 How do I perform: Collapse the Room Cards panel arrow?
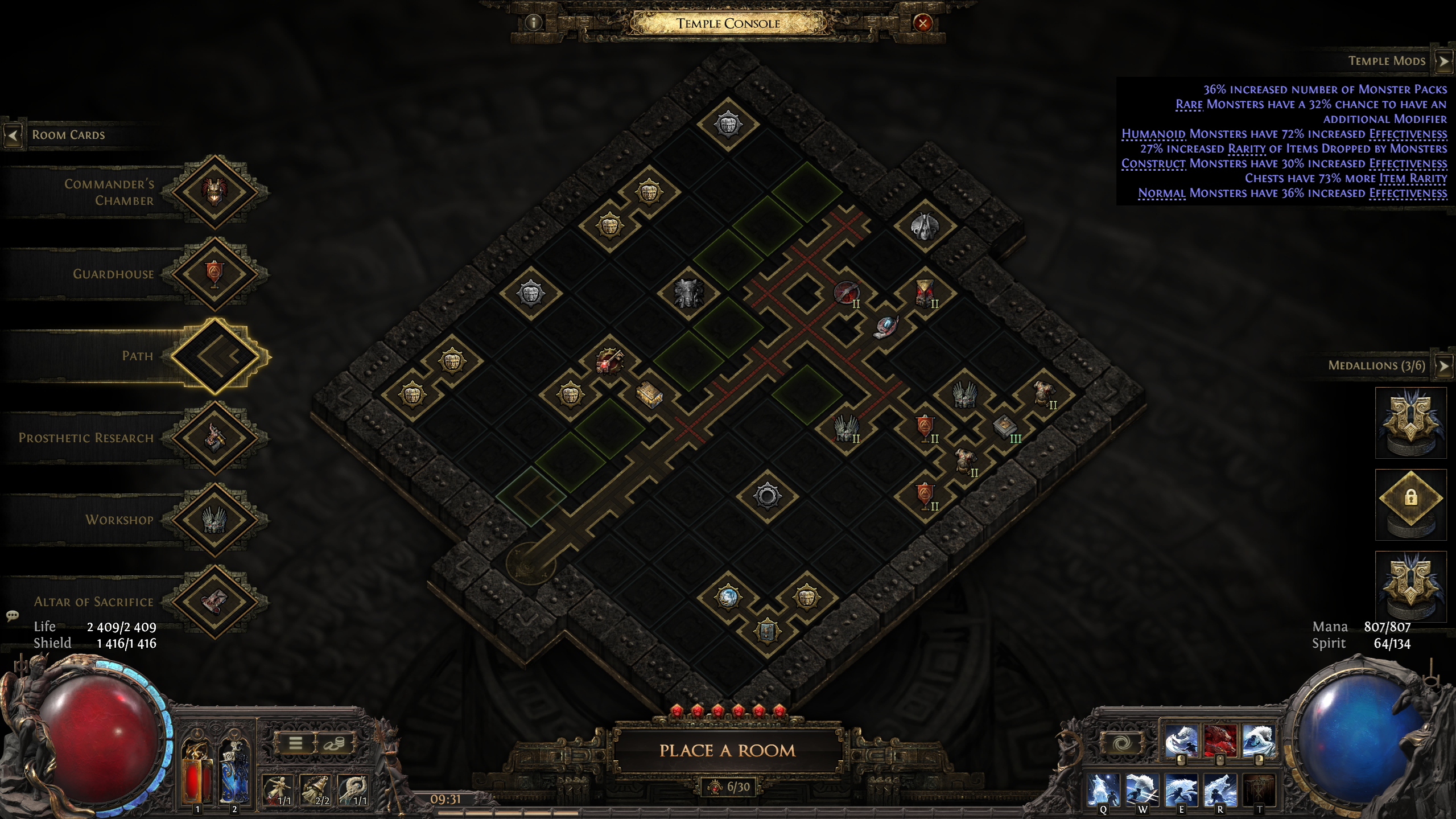pos(13,135)
